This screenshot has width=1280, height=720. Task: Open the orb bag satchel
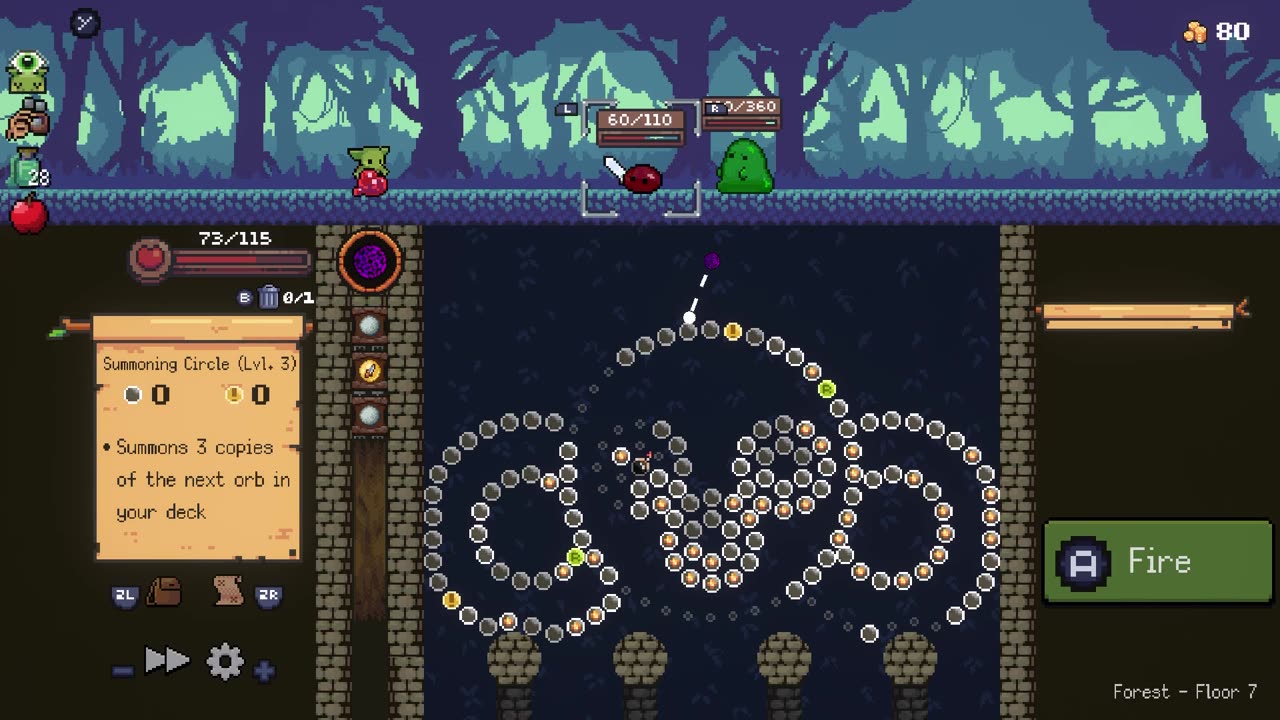point(164,592)
